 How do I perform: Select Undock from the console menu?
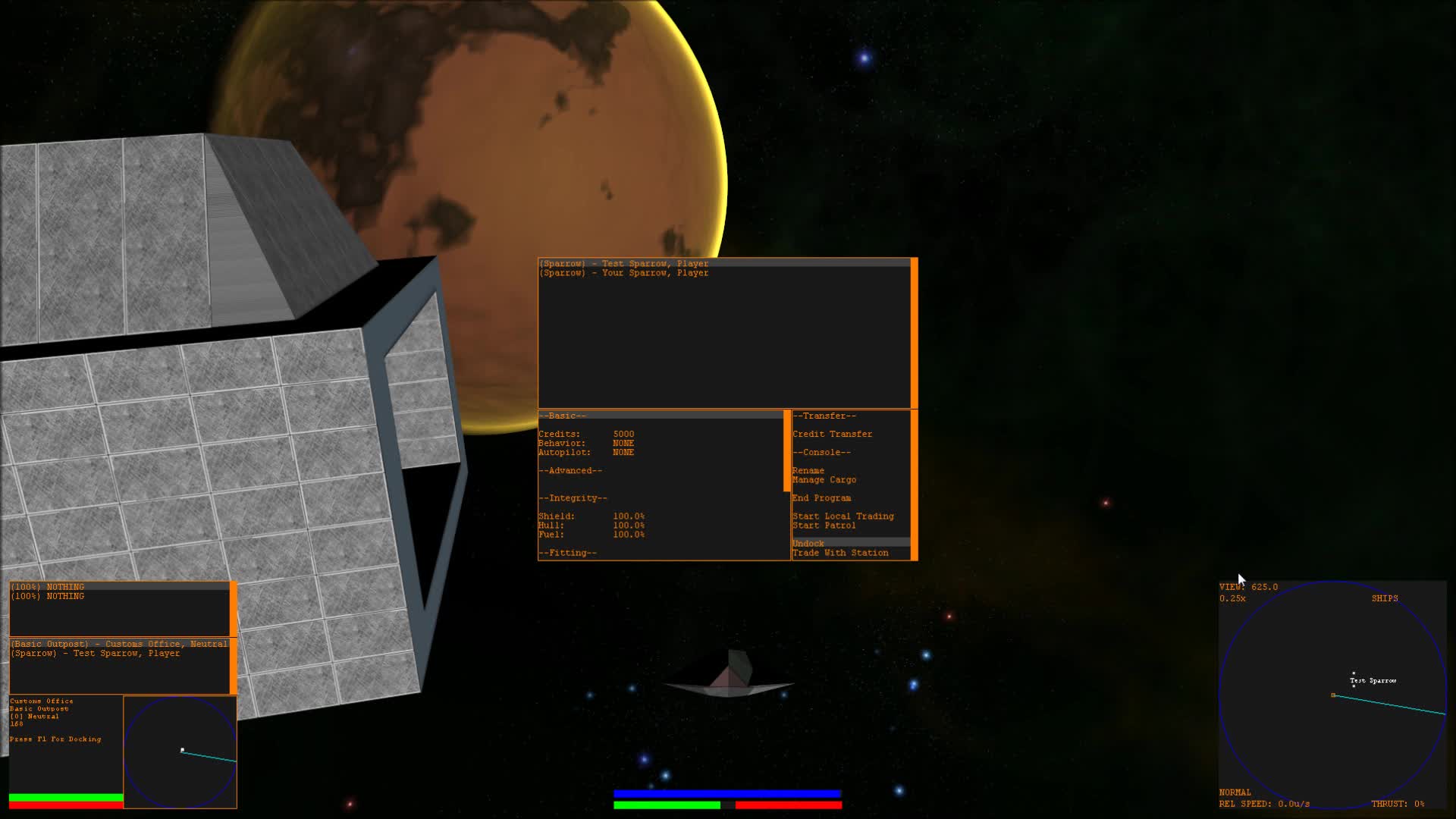[808, 543]
